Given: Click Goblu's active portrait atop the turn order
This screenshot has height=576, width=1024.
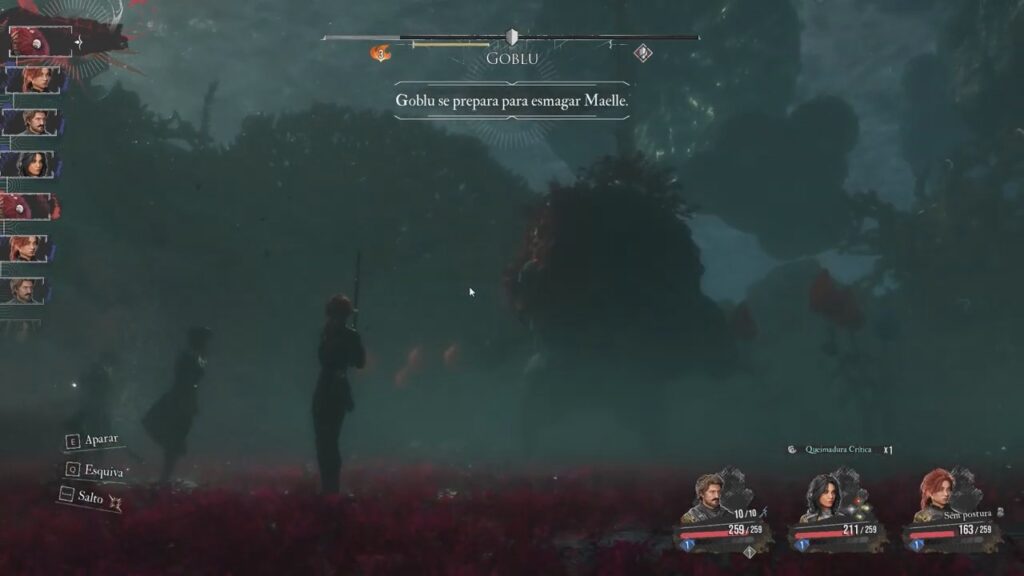Looking at the screenshot, I should [x=40, y=42].
